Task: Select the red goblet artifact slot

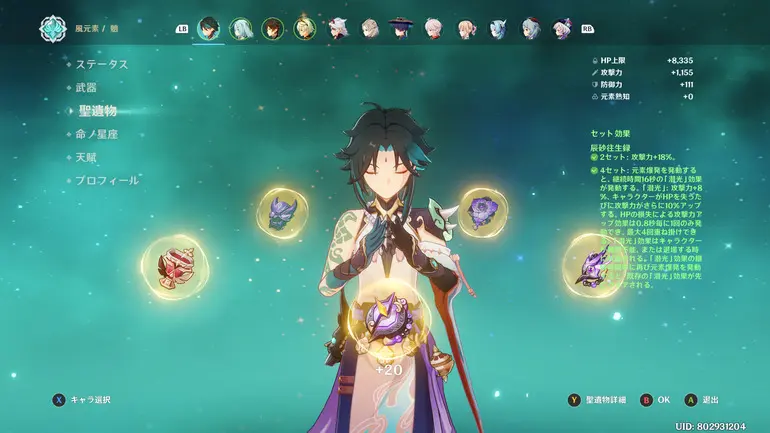Action: pyautogui.click(x=174, y=266)
